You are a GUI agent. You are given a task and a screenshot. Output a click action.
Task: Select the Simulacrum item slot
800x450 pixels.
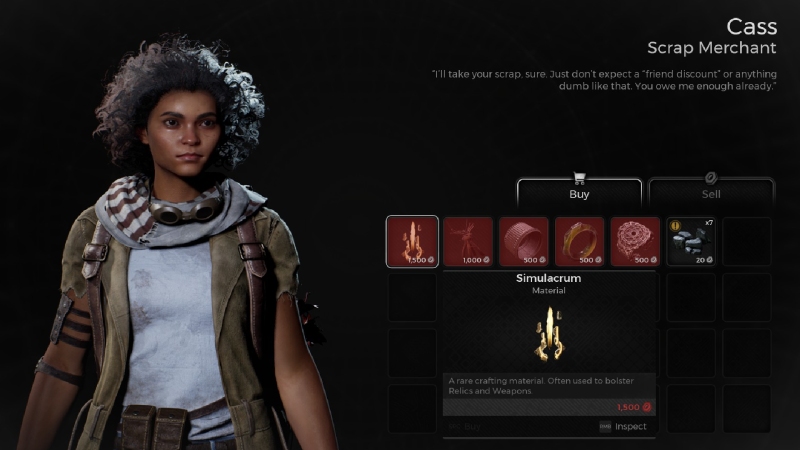click(x=412, y=242)
